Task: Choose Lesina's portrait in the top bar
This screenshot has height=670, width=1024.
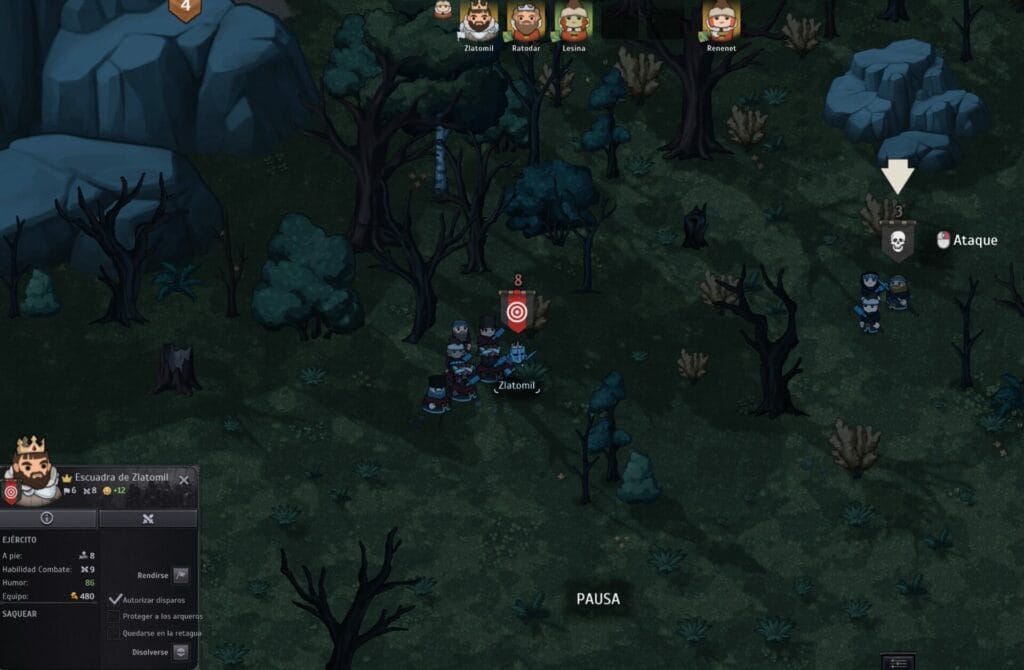Action: [573, 20]
